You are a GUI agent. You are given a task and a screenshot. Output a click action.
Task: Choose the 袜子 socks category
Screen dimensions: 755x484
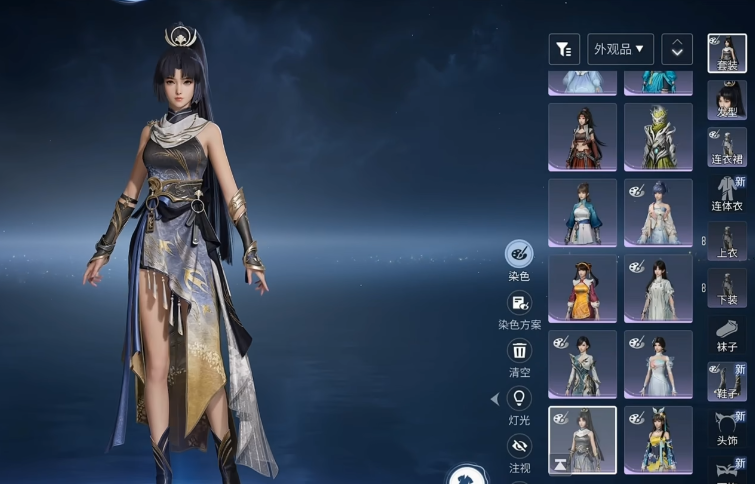coord(727,335)
